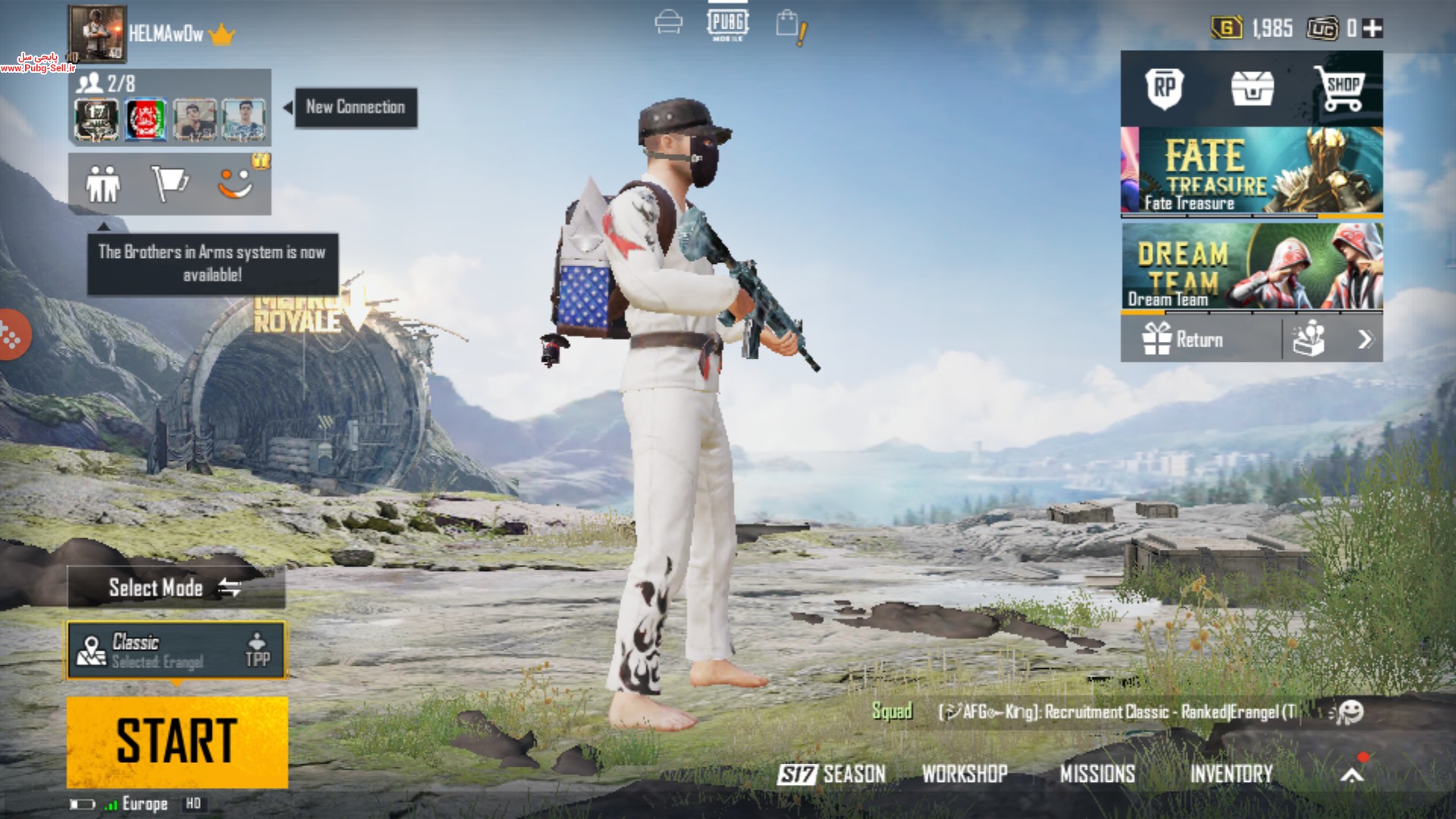
Task: Choose the Classic Erangel TPP mode panel
Action: pyautogui.click(x=176, y=650)
